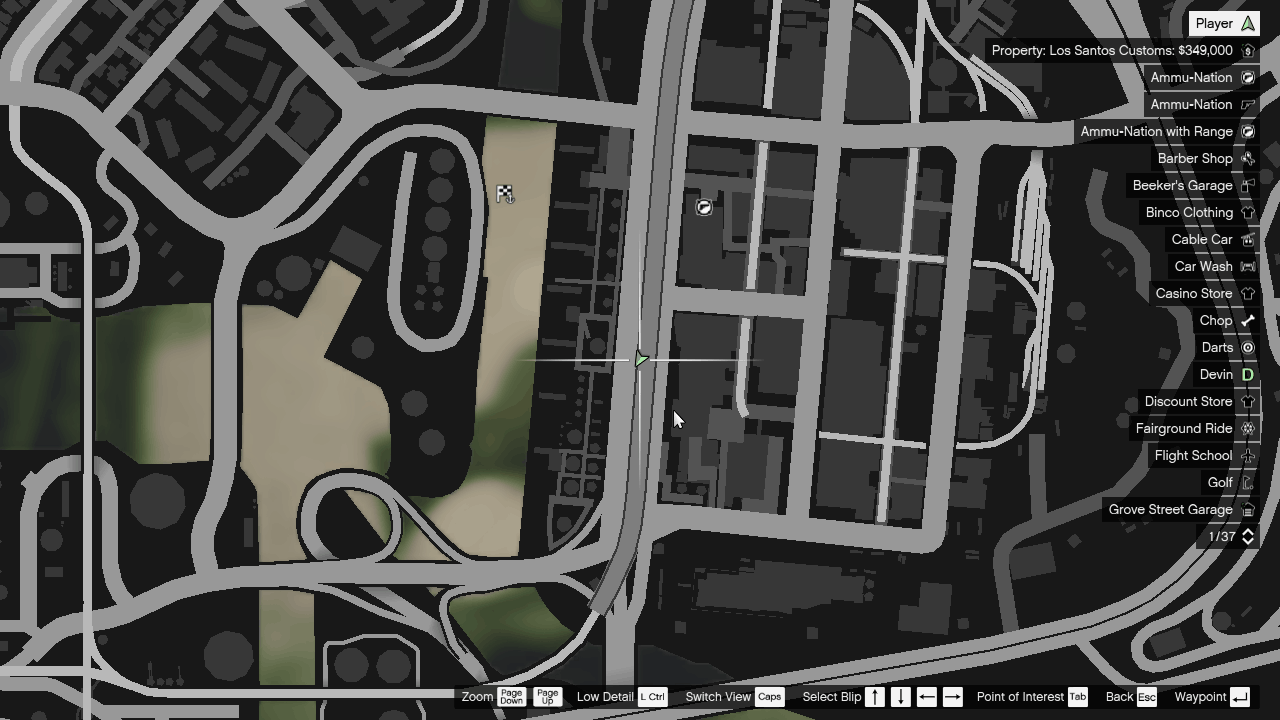
Task: Select the Golf club icon in the legend
Action: pos(1247,482)
